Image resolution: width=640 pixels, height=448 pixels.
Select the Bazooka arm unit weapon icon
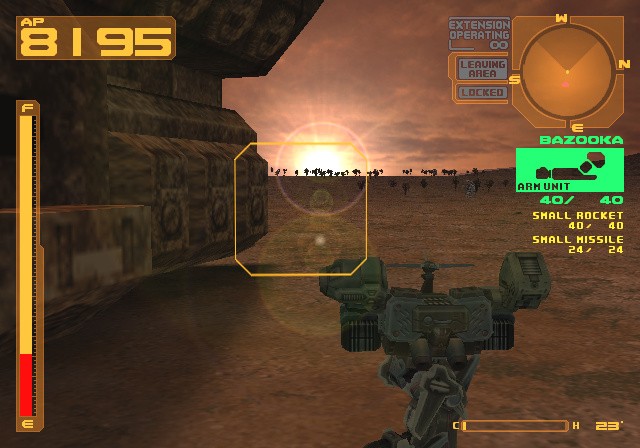click(569, 169)
